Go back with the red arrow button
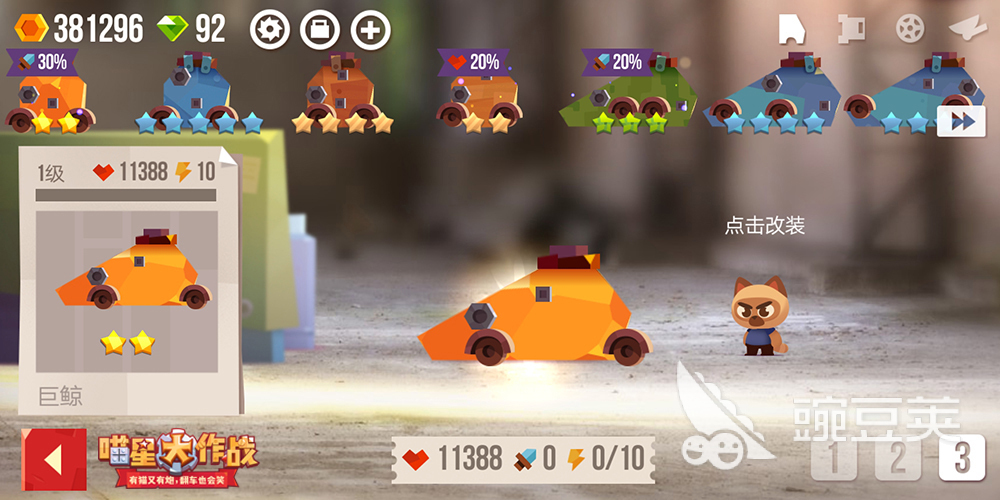The height and width of the screenshot is (500, 1000). [53, 460]
